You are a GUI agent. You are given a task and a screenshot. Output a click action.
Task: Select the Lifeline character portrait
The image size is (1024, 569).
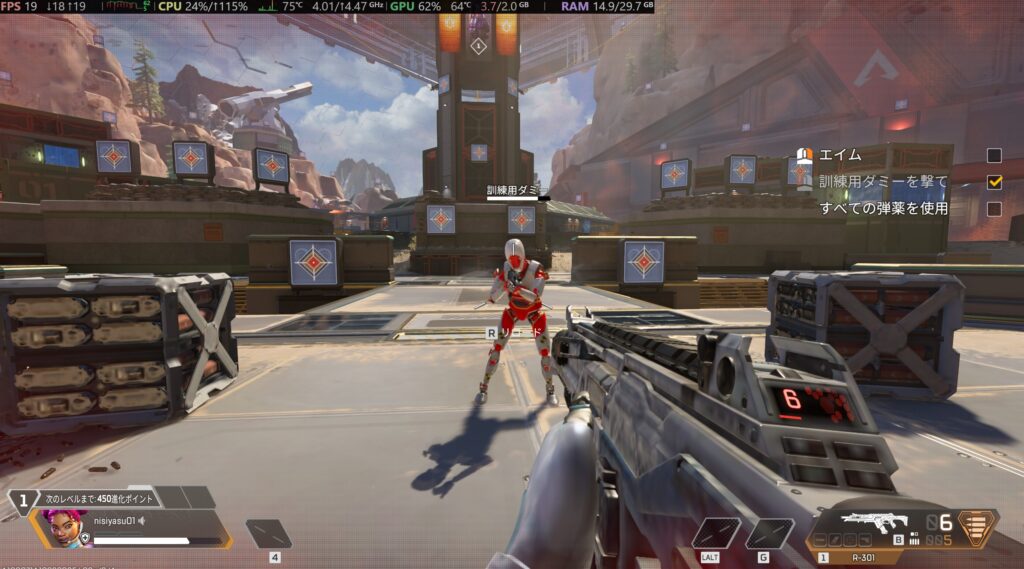tap(61, 528)
